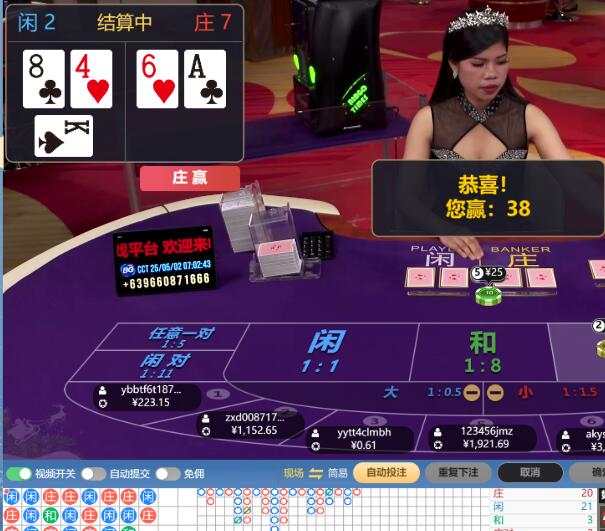This screenshot has height=531, width=605.
Task: Select player seat yytt4clmbh
Action: (x=362, y=438)
